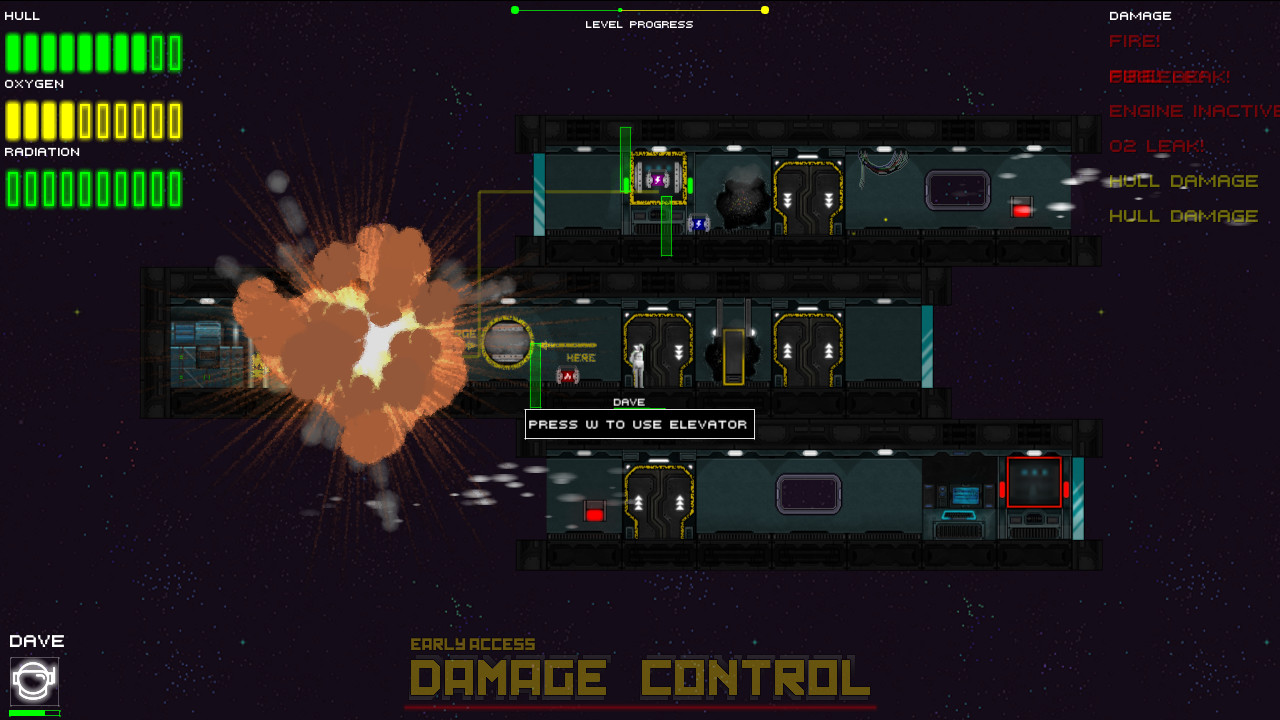The width and height of the screenshot is (1280, 720).
Task: Click the "PRESS W TO USE ELEVATOR" prompt
Action: coord(640,424)
